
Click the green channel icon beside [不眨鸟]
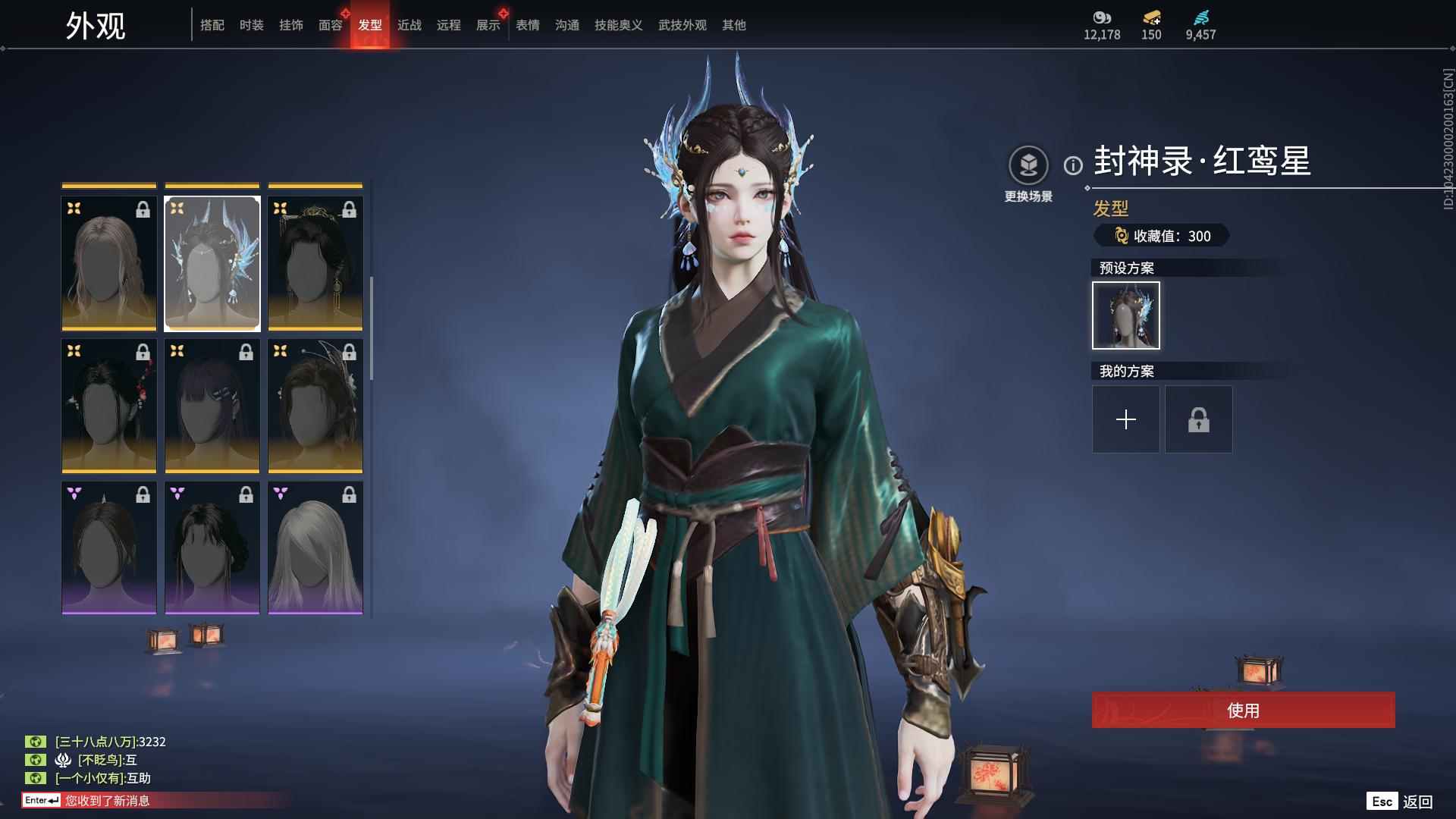pyautogui.click(x=36, y=760)
